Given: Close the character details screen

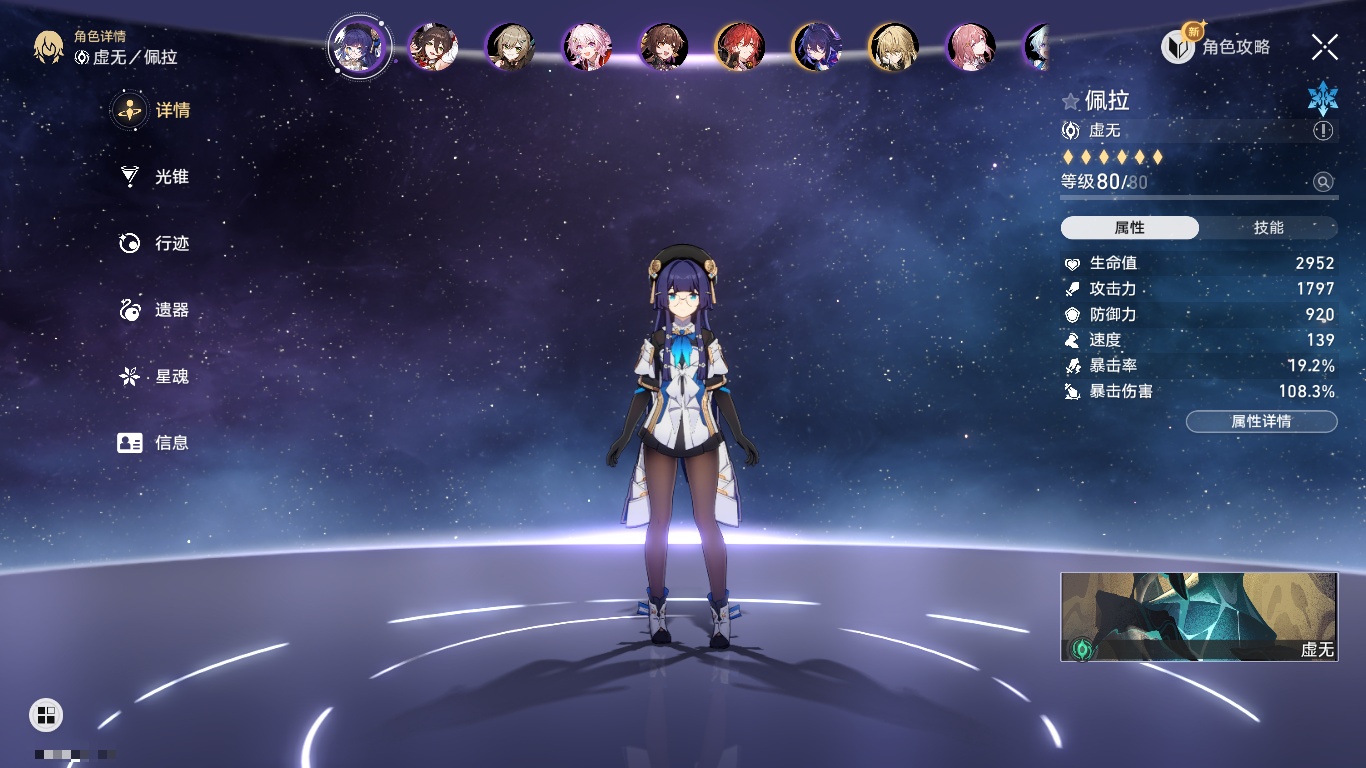Looking at the screenshot, I should coord(1325,46).
